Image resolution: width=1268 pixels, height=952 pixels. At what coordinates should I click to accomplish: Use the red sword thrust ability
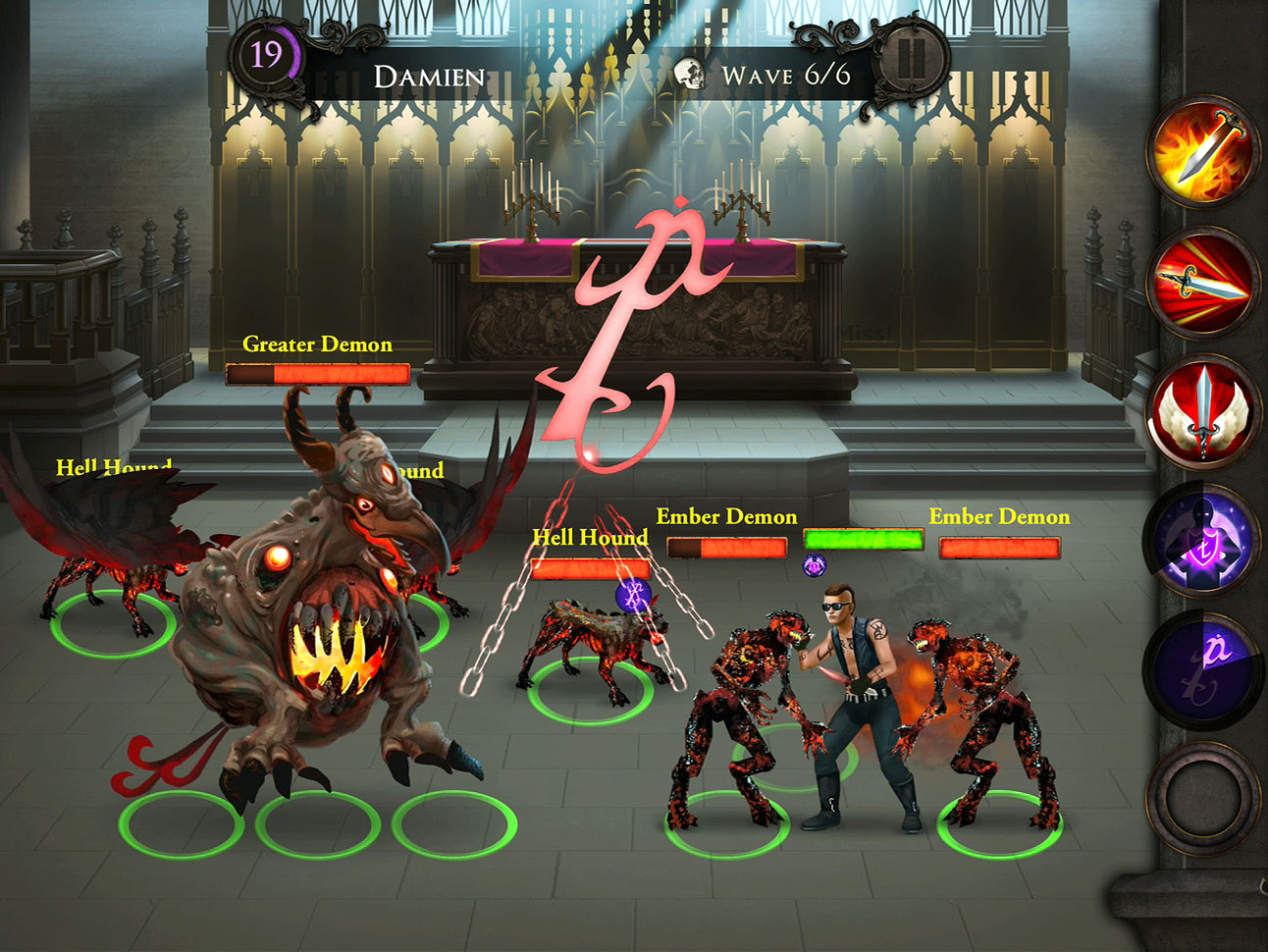(x=1203, y=282)
